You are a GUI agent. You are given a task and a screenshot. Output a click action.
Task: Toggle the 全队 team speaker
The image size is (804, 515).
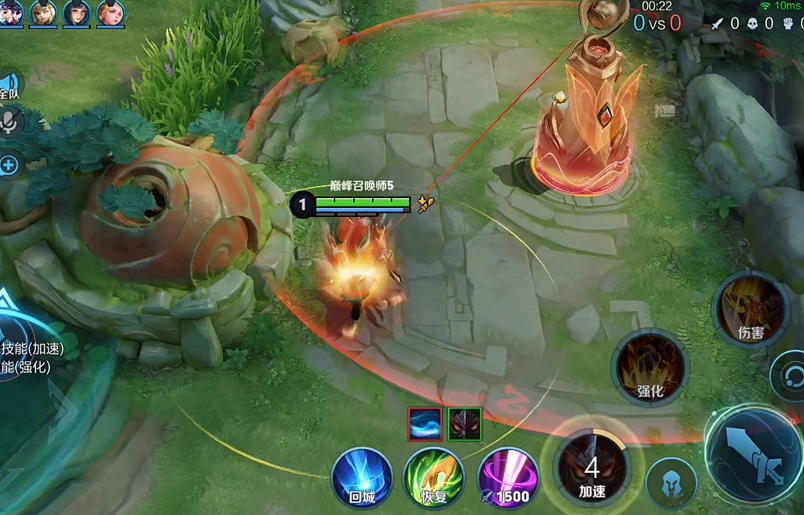[8, 86]
